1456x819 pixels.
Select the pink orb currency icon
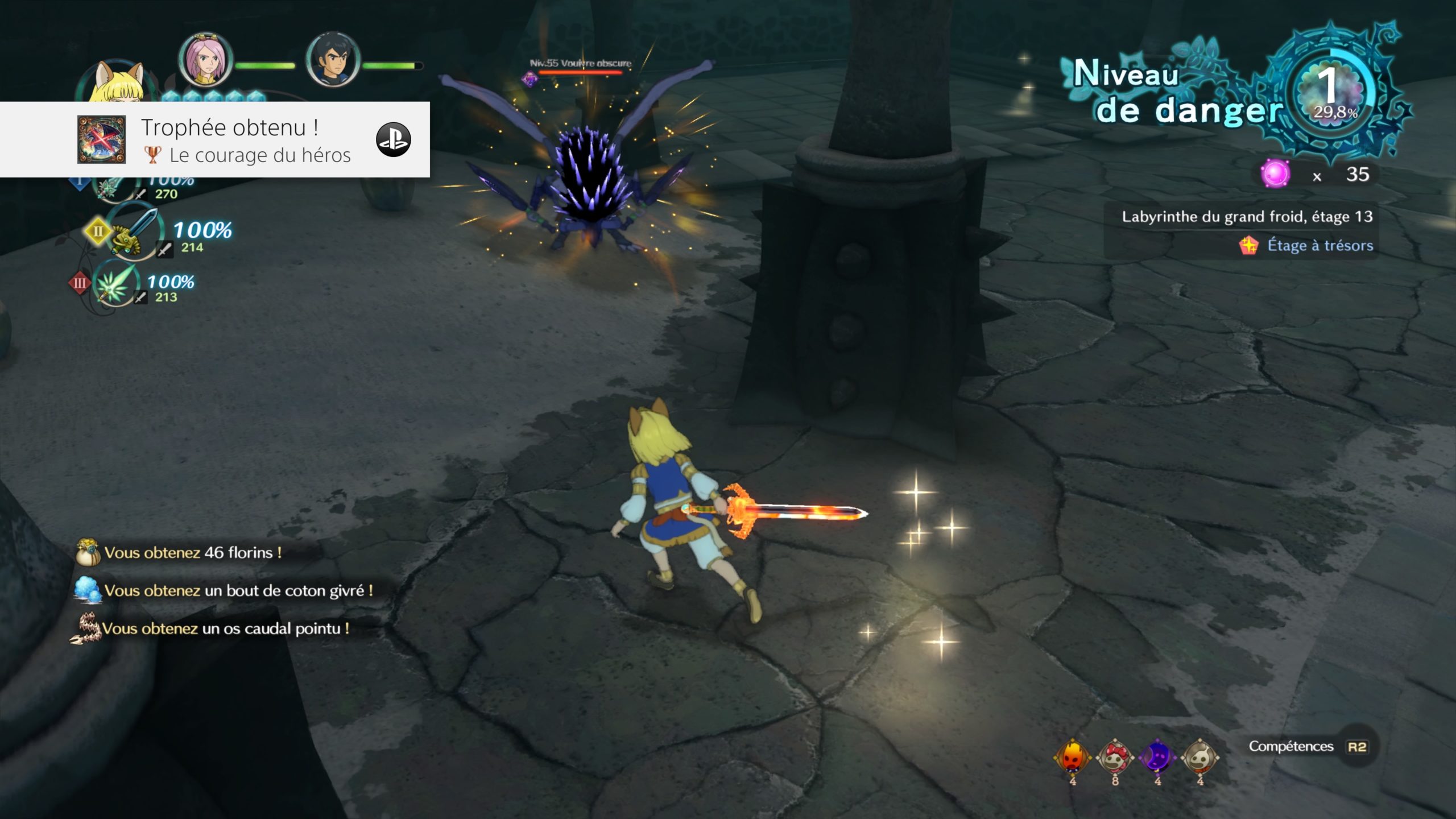[x=1275, y=173]
